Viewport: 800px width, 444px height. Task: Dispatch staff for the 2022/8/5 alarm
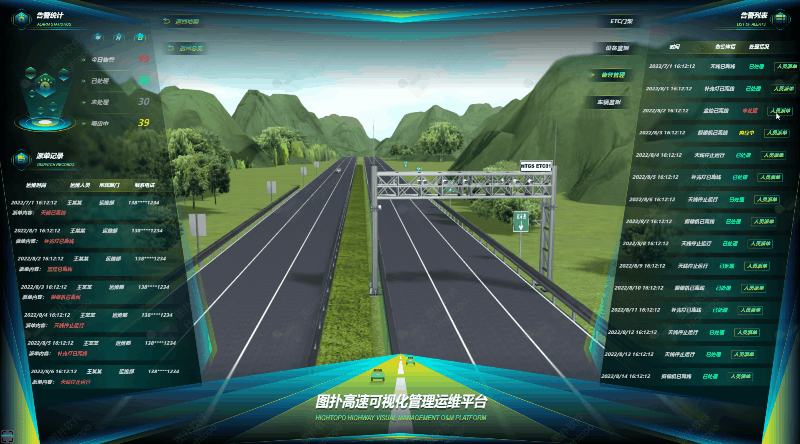[771, 177]
